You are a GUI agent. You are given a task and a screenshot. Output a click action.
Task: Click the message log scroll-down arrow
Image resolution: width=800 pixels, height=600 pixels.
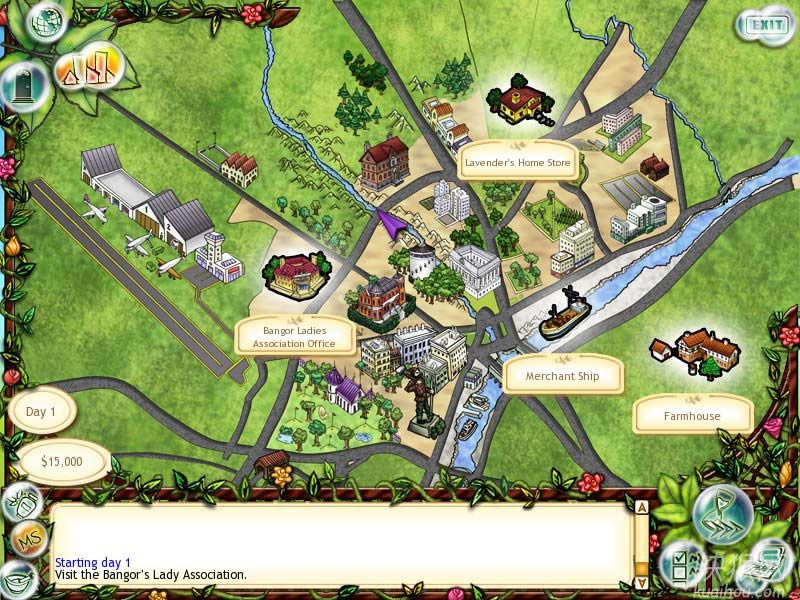(641, 580)
